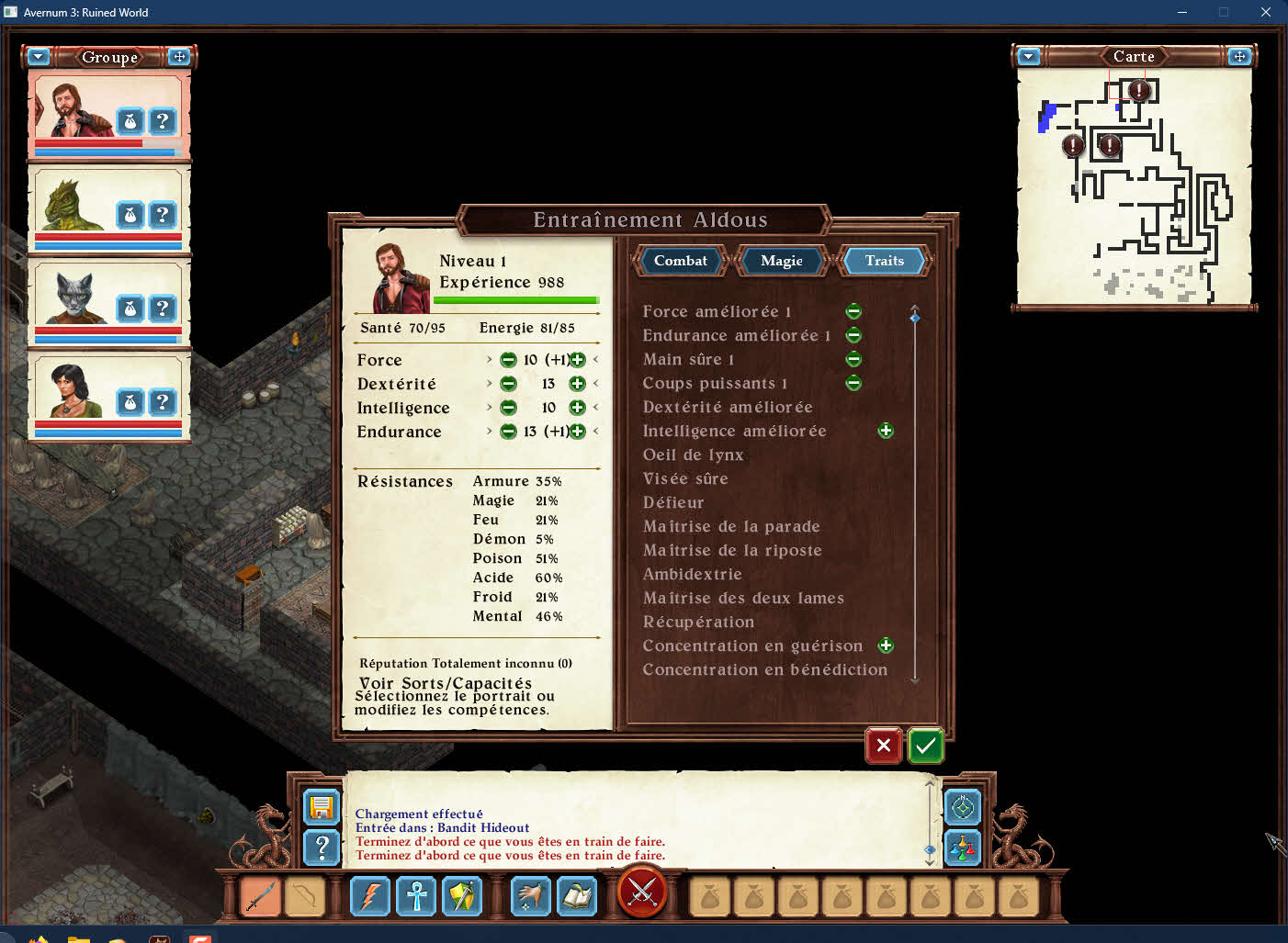Select the Traits tab

coord(884,261)
